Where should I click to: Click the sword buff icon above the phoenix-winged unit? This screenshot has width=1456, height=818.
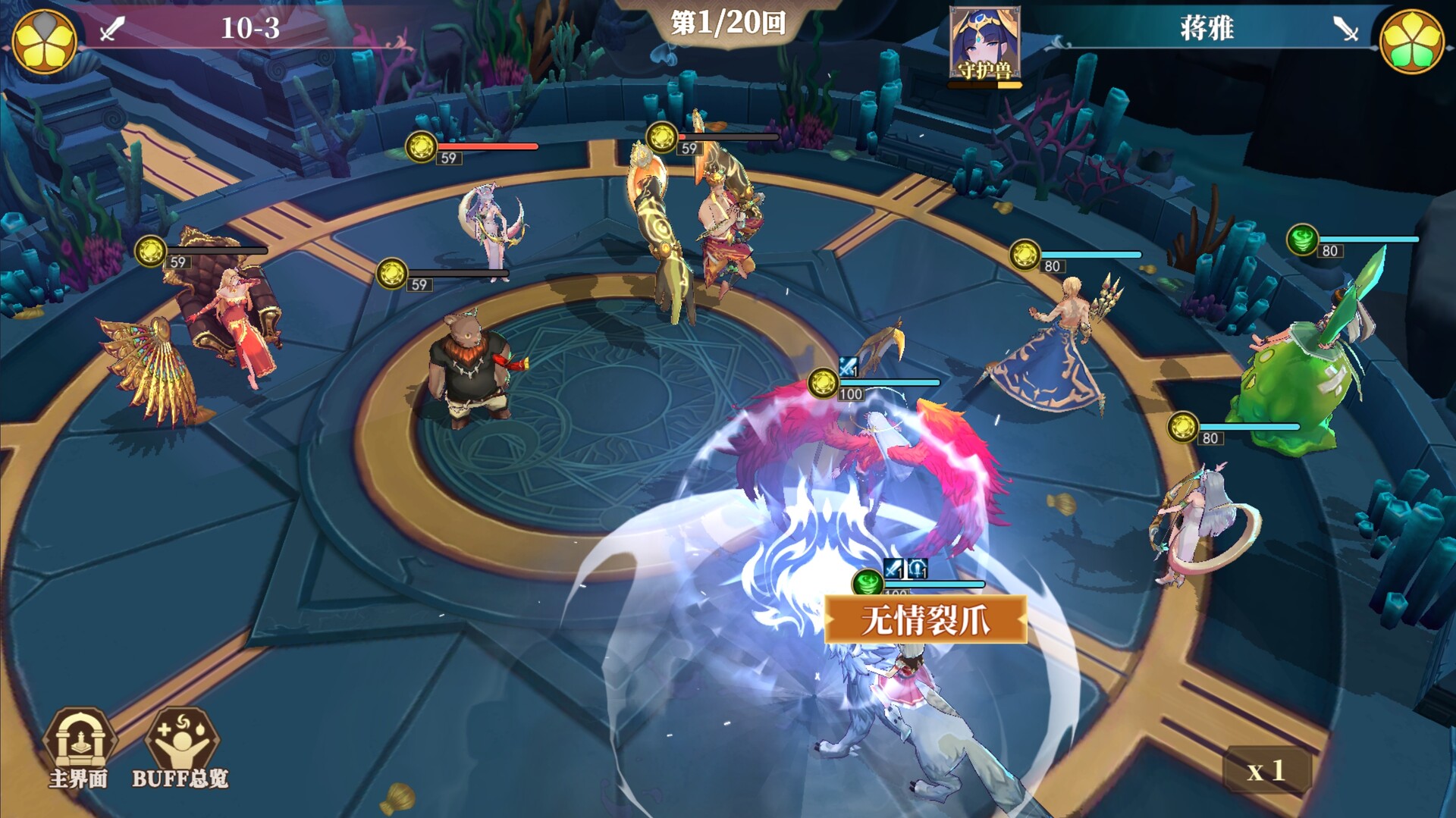(847, 367)
